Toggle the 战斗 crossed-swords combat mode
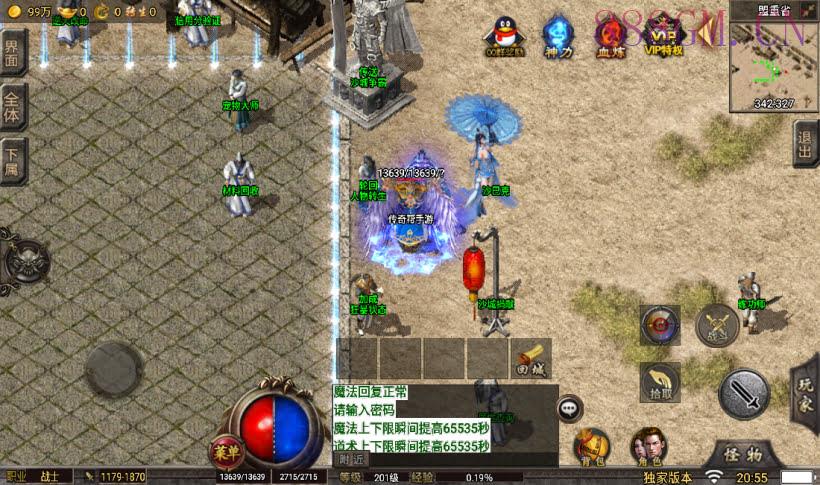 (717, 325)
